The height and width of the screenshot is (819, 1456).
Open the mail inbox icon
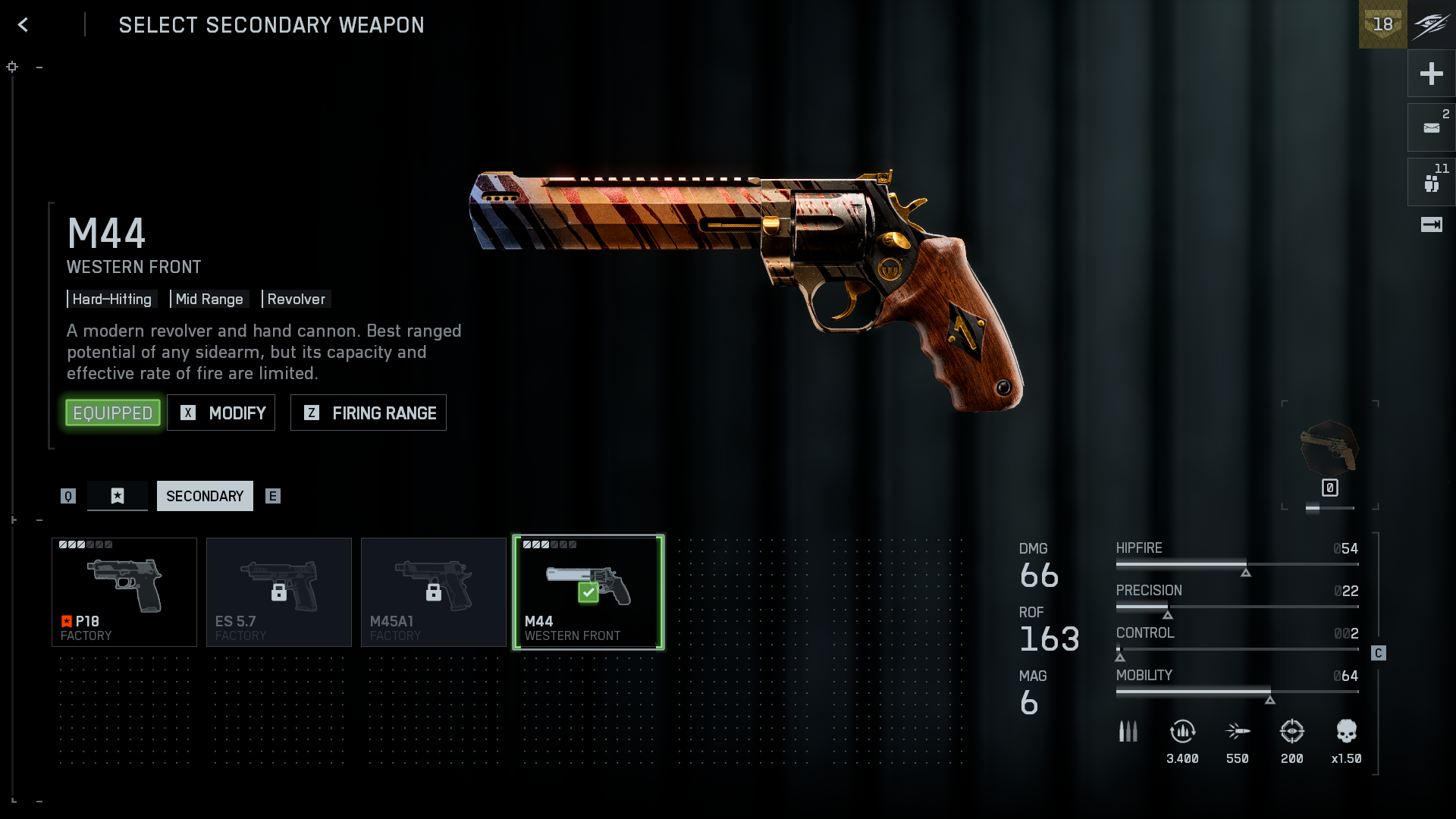point(1431,128)
